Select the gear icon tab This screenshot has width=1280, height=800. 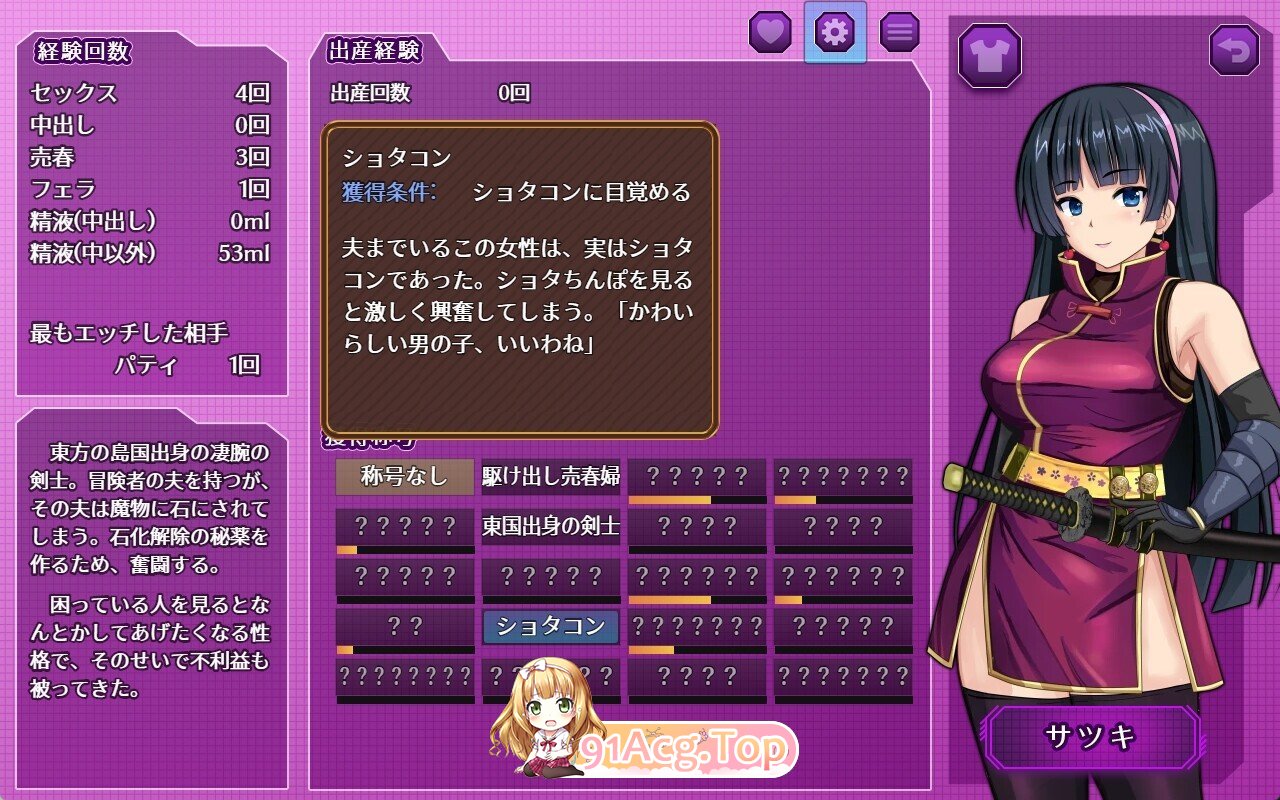click(x=835, y=32)
